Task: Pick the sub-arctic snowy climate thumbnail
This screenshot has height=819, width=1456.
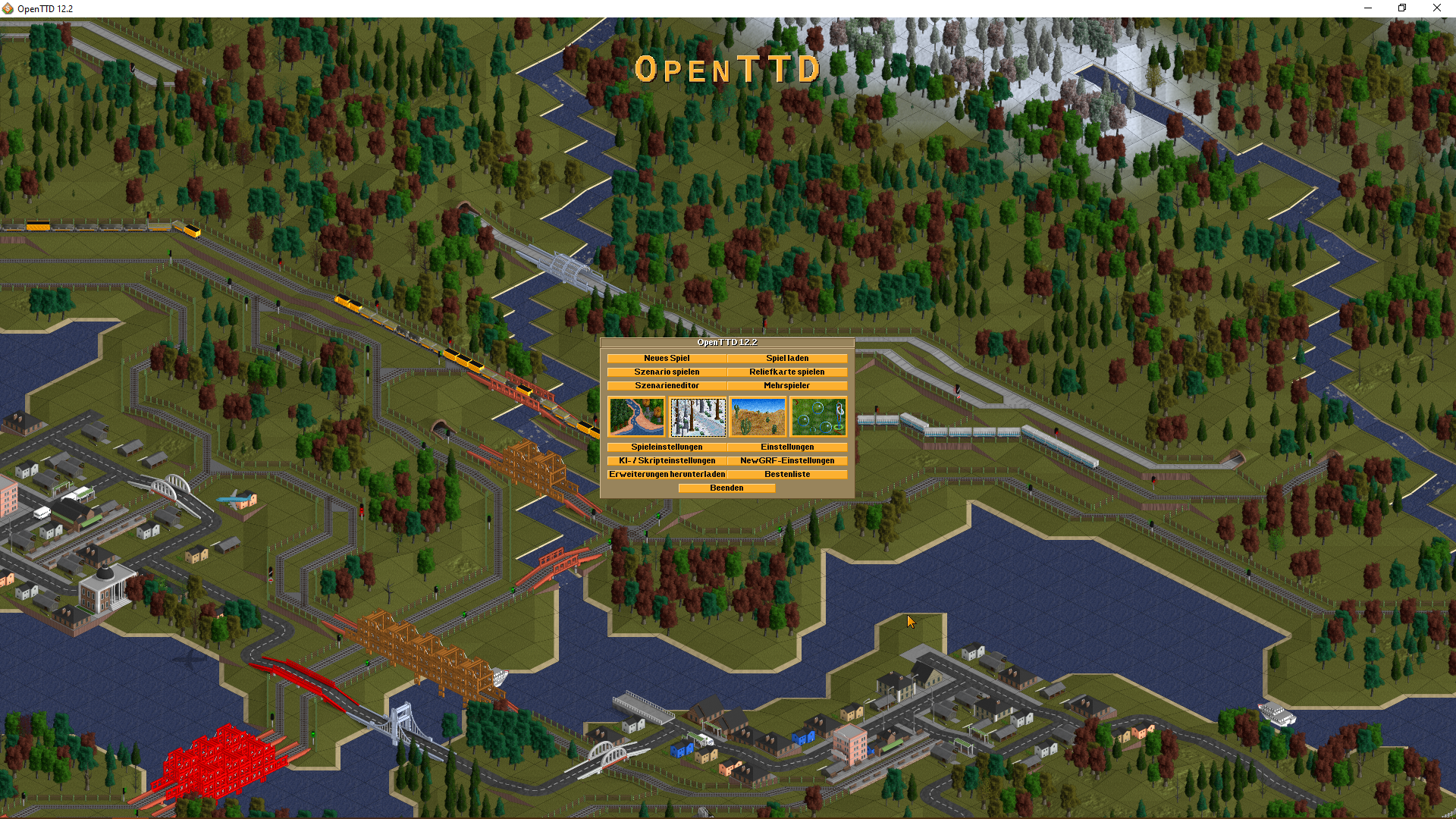Action: click(698, 416)
